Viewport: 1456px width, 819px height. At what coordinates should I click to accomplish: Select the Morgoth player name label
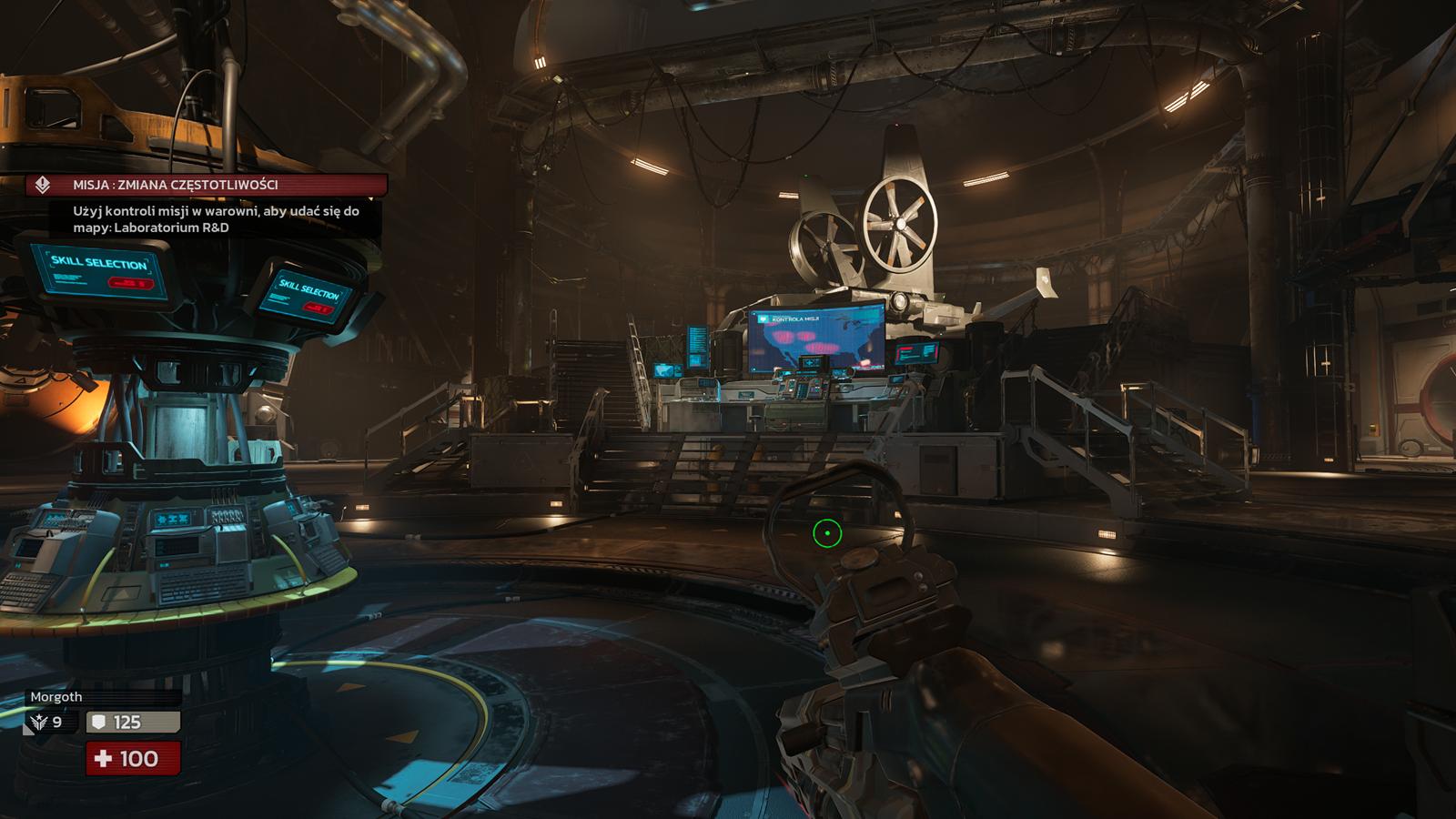56,697
